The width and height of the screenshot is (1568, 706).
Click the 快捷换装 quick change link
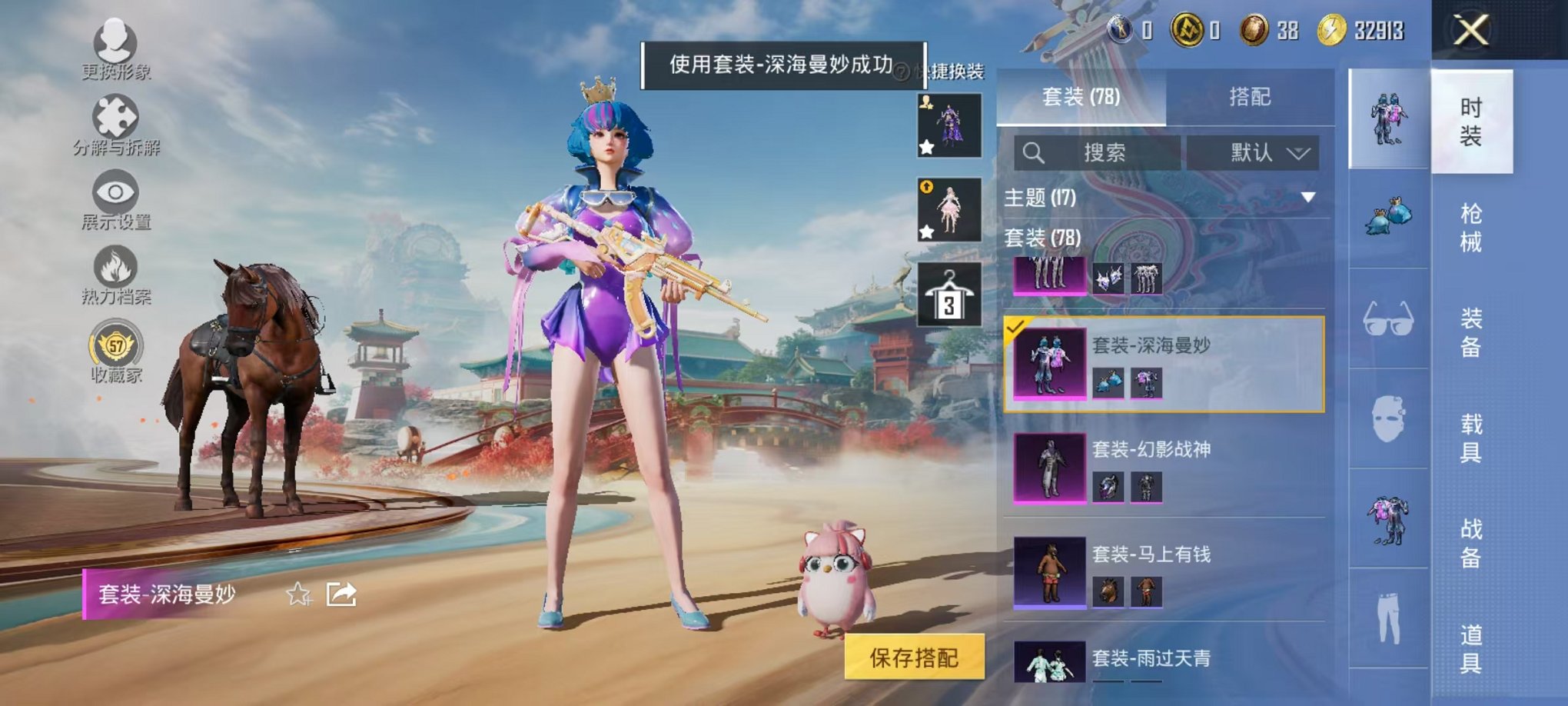958,69
